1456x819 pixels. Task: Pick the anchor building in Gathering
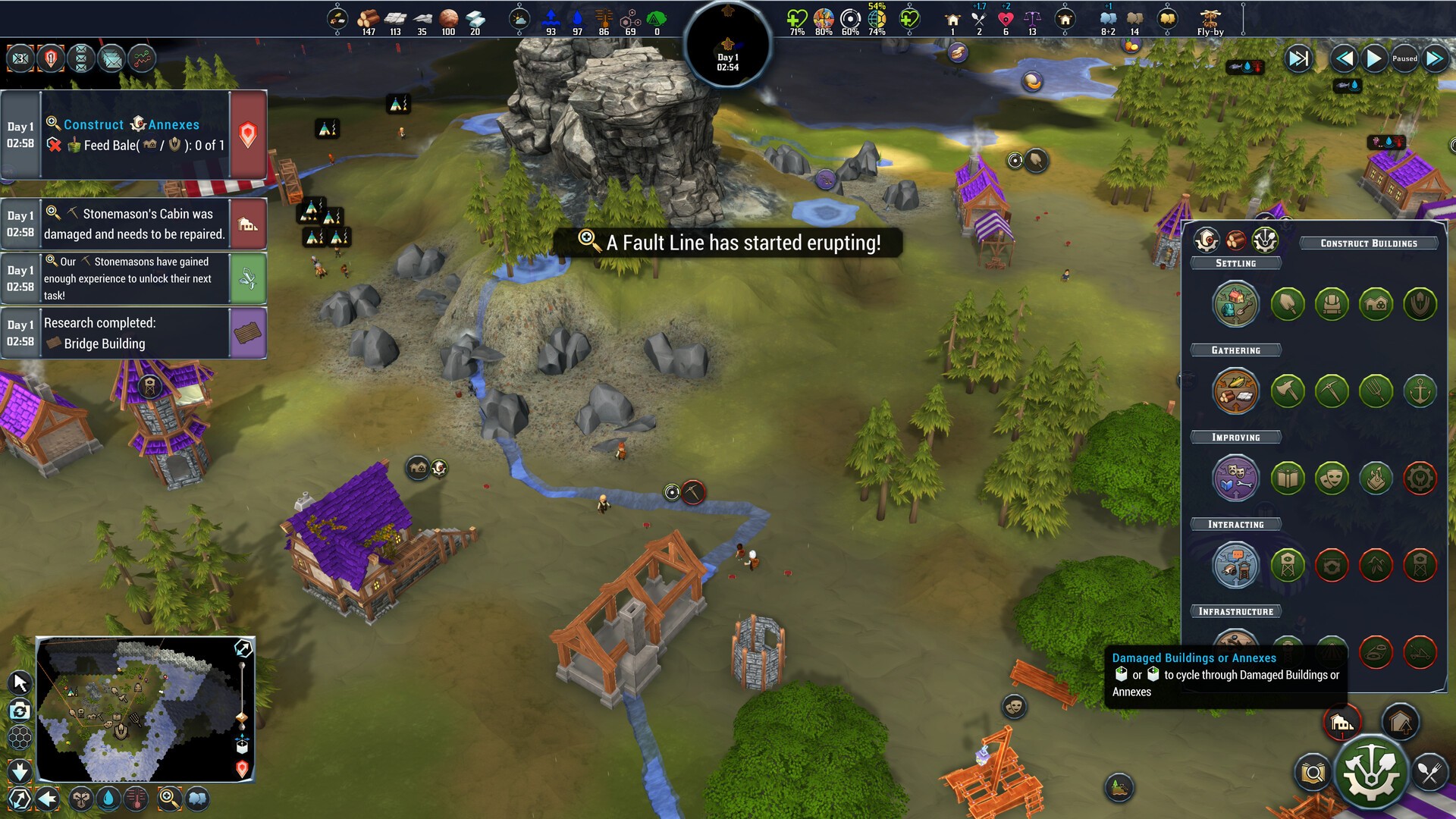pyautogui.click(x=1420, y=391)
